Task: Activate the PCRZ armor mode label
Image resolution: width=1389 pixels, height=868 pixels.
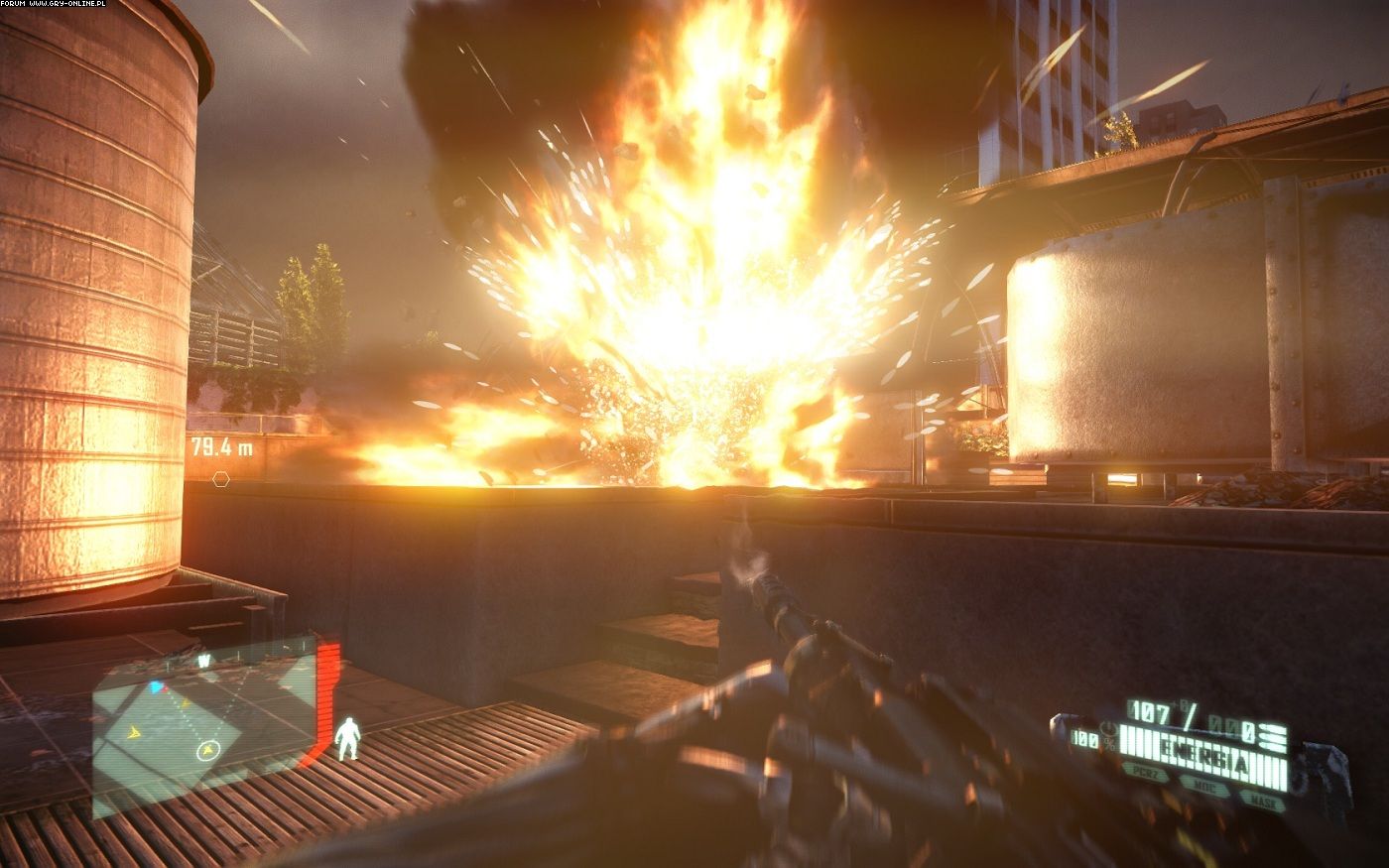Action: pyautogui.click(x=1146, y=773)
